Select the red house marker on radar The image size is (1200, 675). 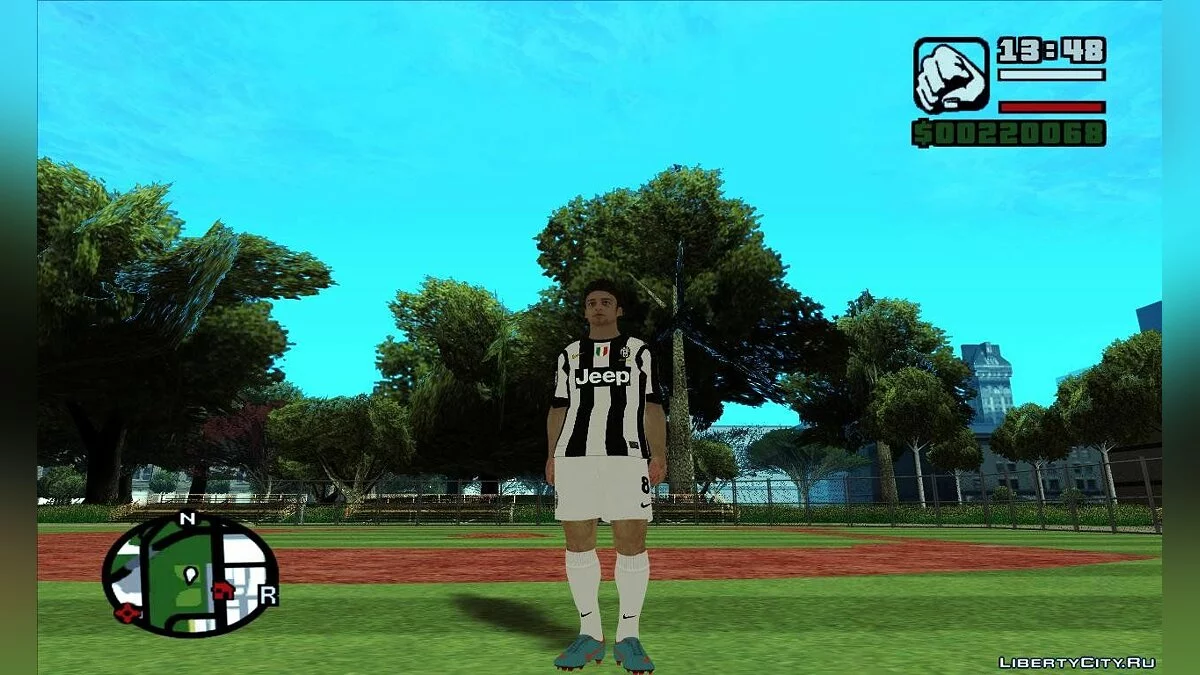point(223,590)
